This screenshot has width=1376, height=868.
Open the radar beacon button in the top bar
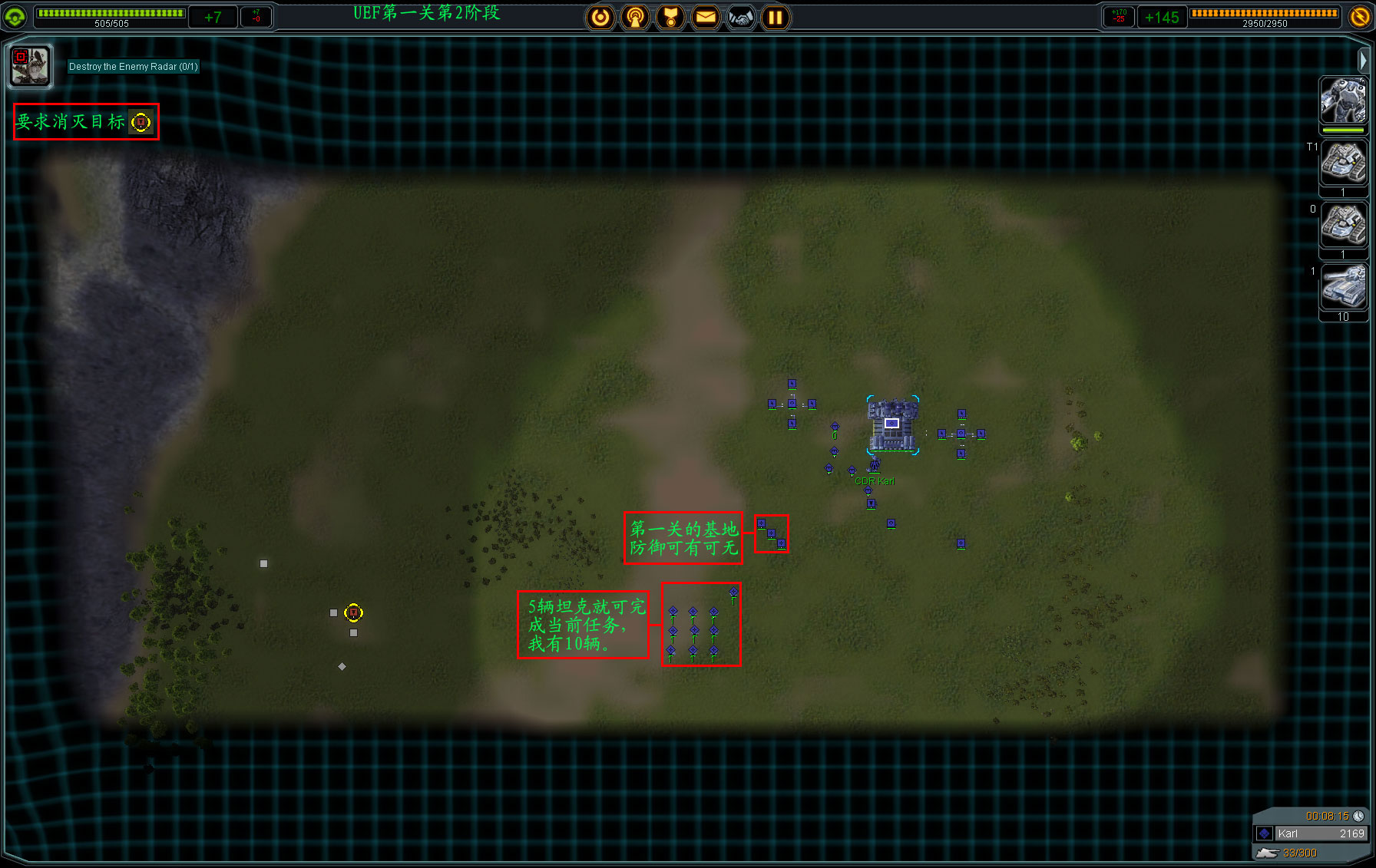point(635,17)
